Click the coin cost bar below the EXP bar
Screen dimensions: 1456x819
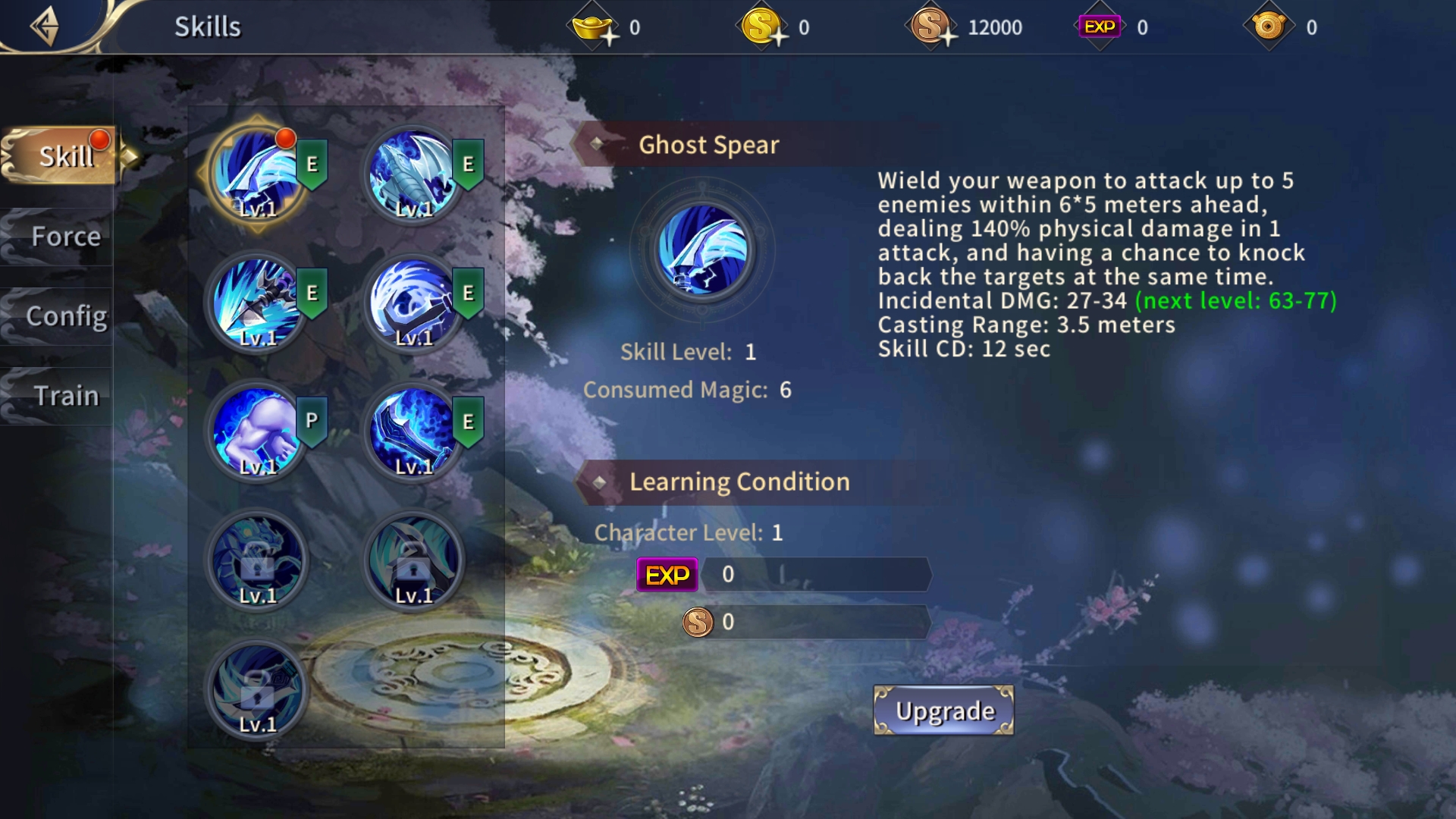coord(819,623)
